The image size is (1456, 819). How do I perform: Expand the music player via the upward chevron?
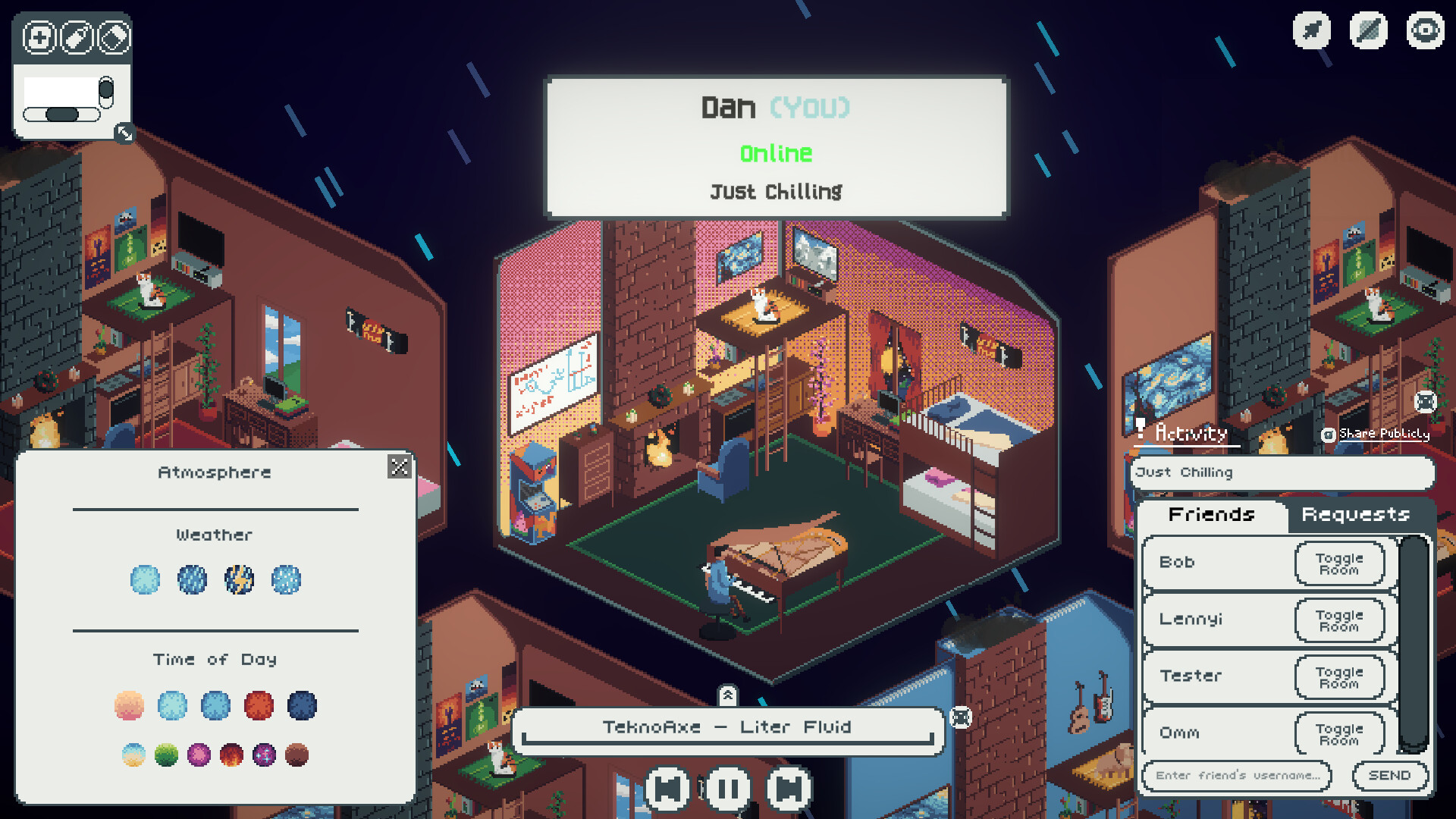(x=730, y=694)
